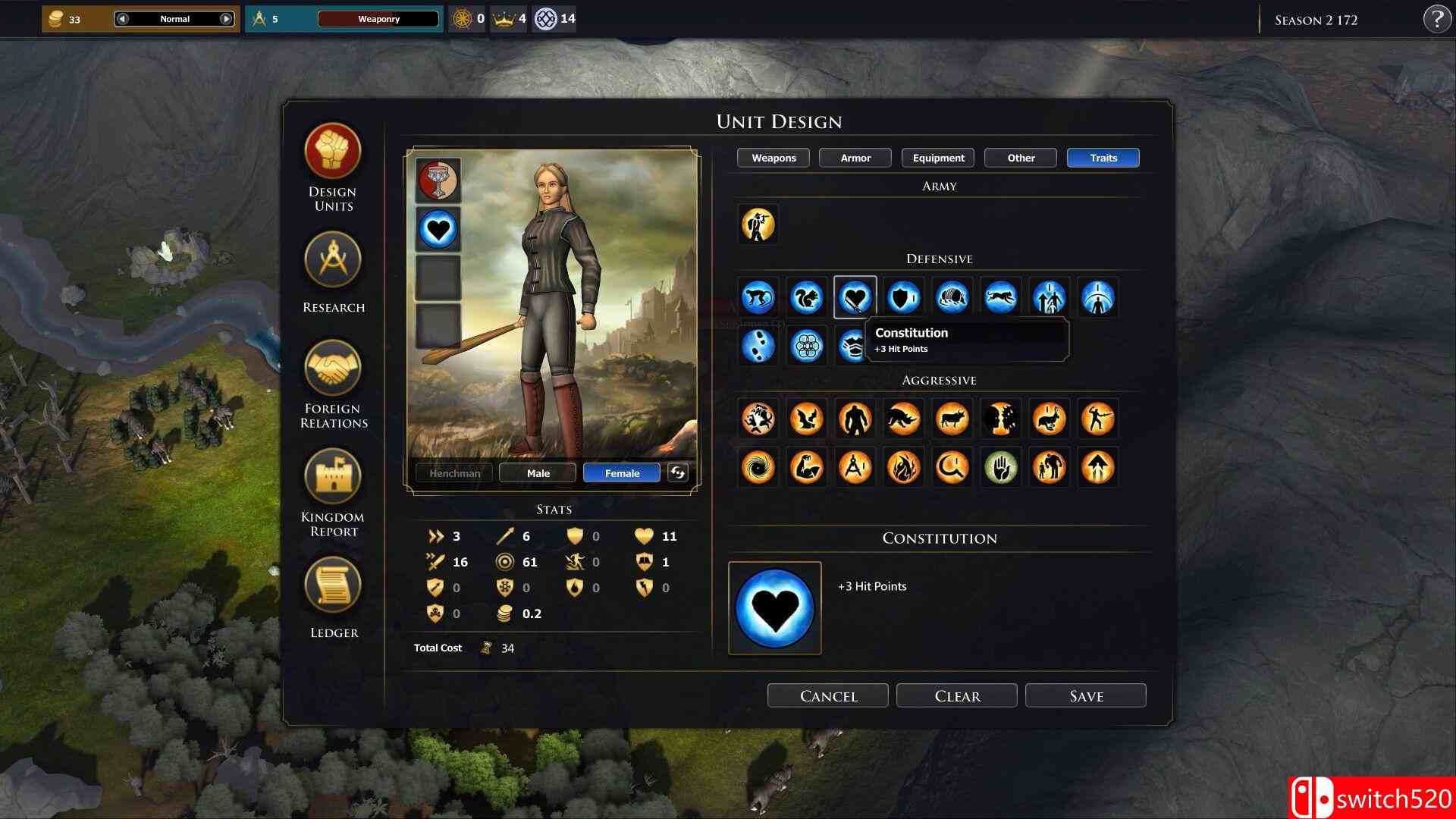Save the current unit design
1456x819 pixels.
click(x=1085, y=695)
